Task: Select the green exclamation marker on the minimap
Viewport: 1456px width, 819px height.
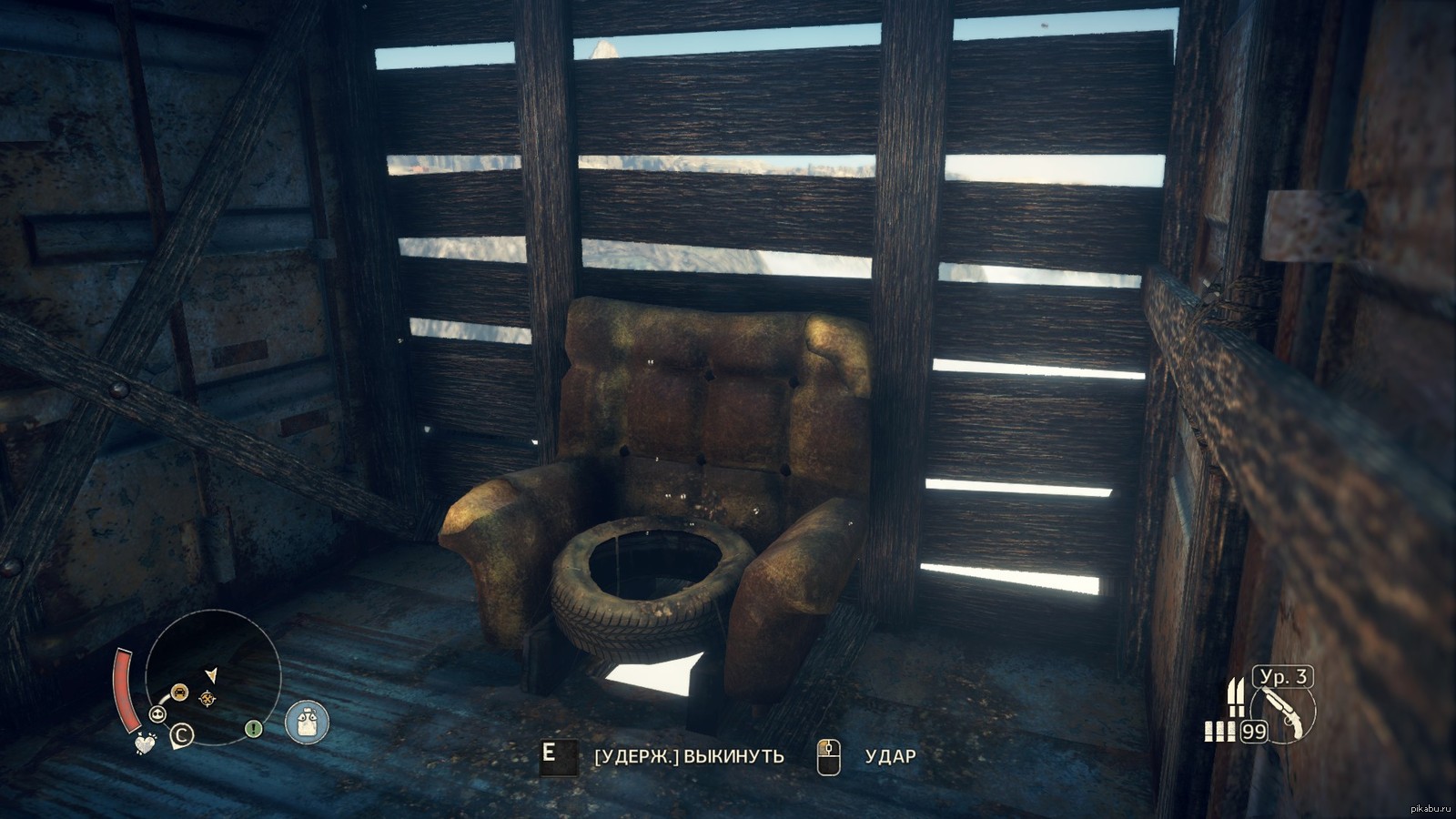Action: click(254, 729)
